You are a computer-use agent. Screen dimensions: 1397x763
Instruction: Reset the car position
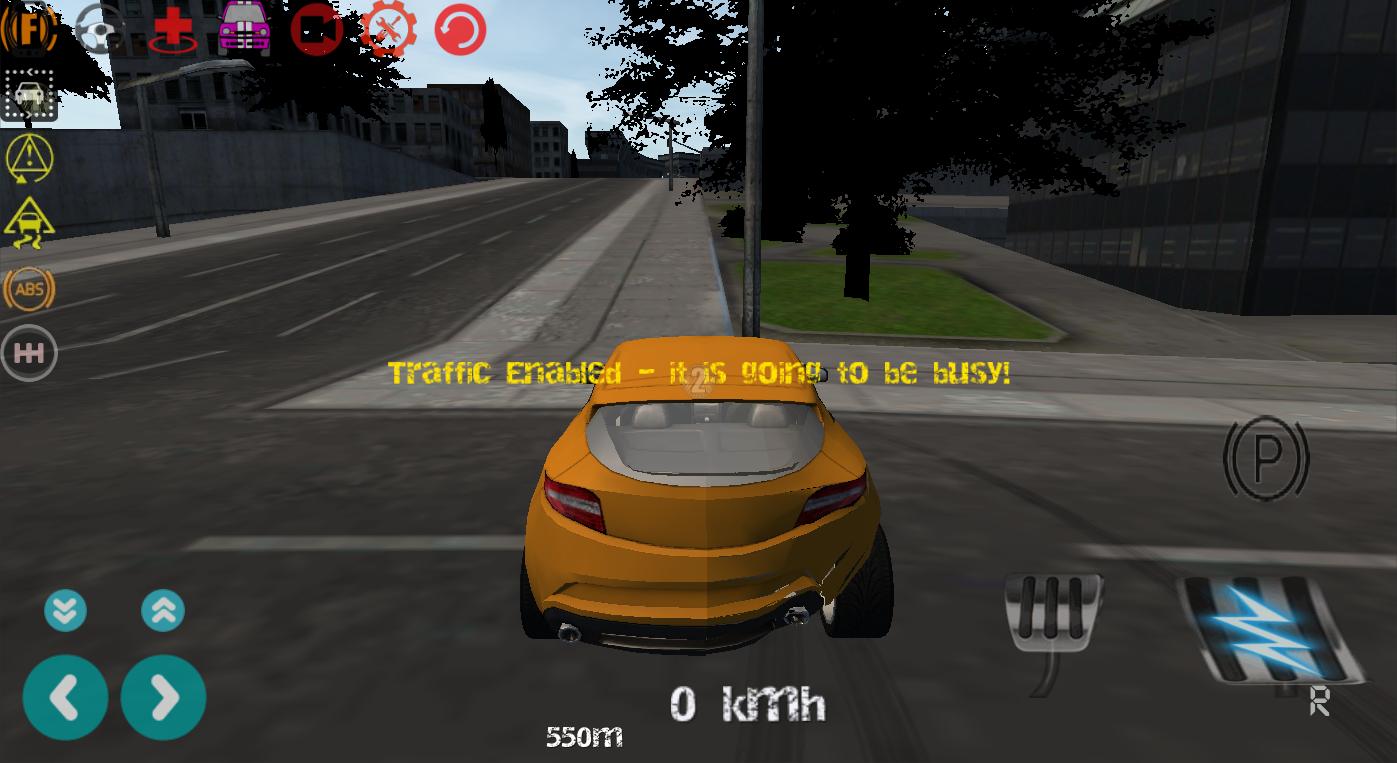click(459, 28)
